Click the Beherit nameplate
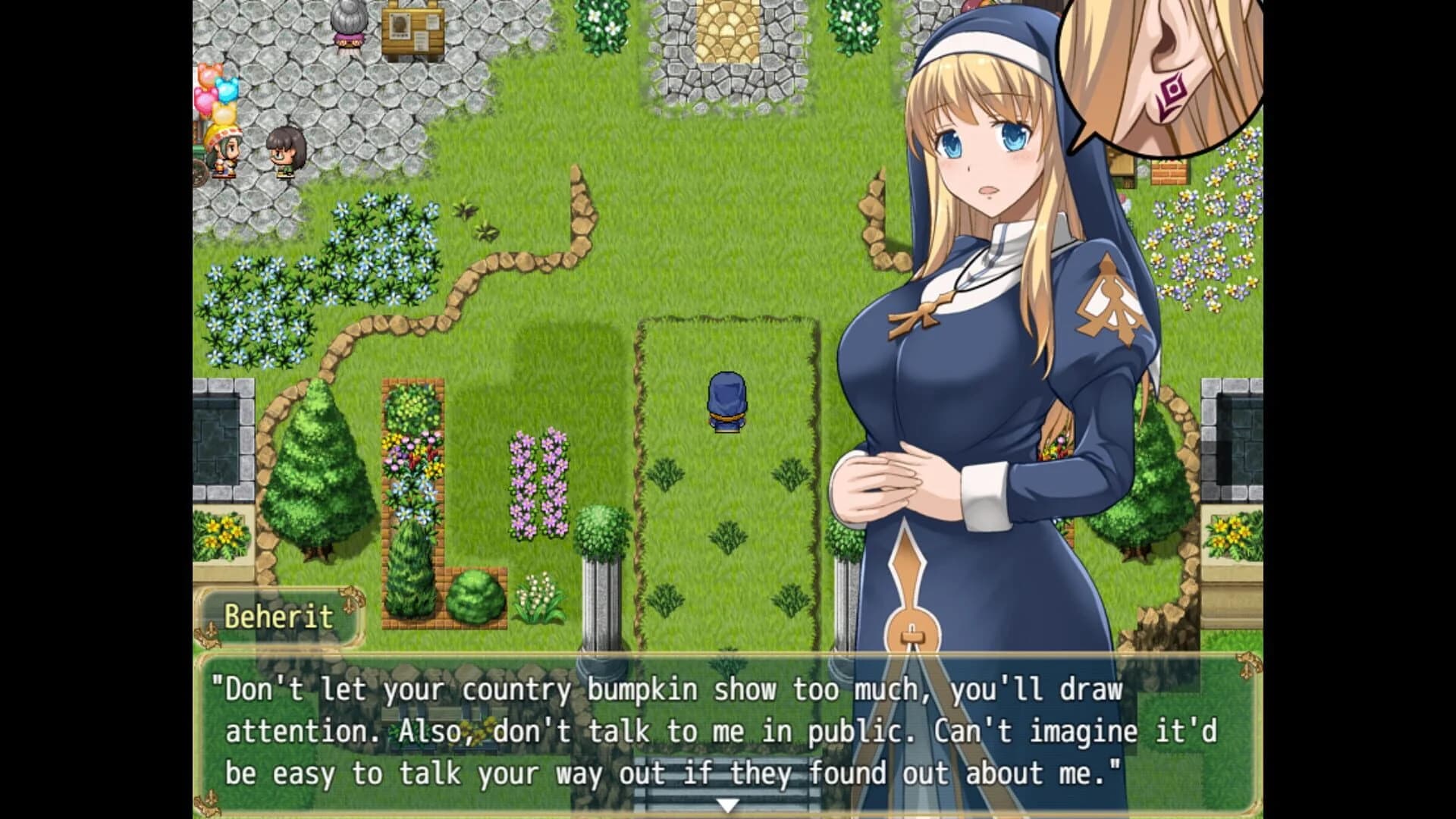This screenshot has height=819, width=1456. pyautogui.click(x=278, y=618)
